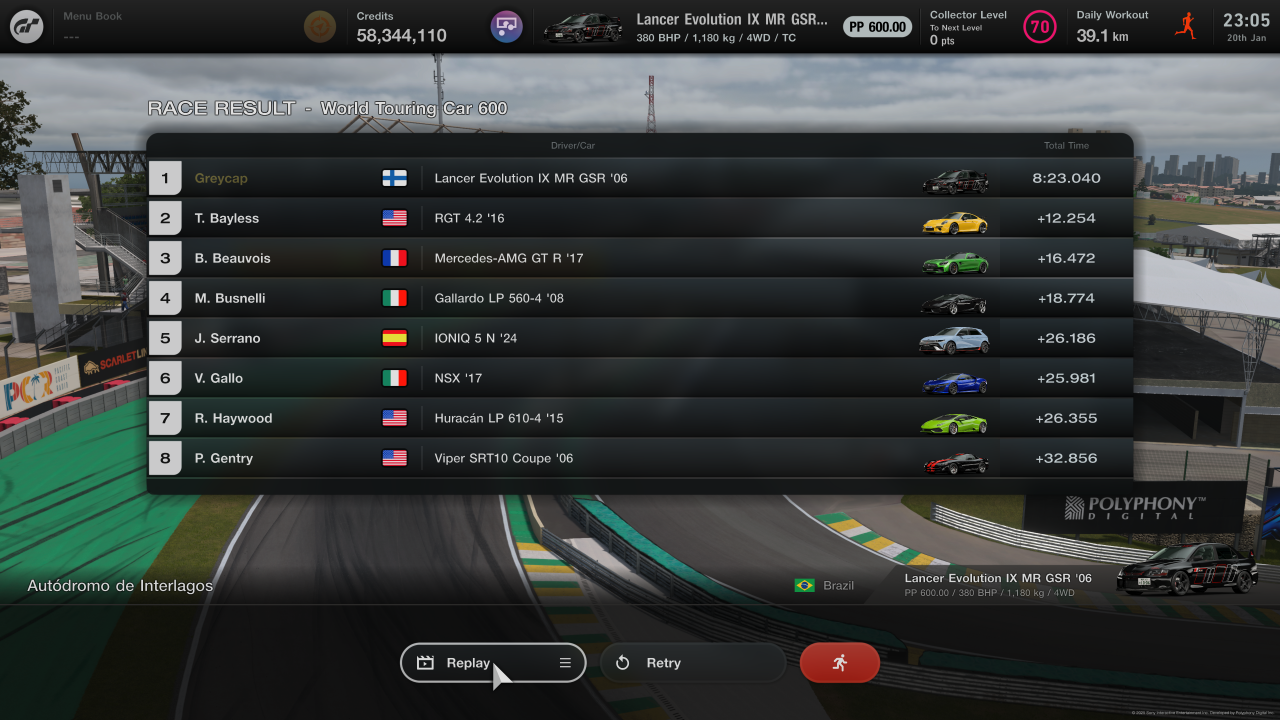Toggle the Brazil flag near the track name
This screenshot has height=720, width=1280.
click(x=805, y=585)
